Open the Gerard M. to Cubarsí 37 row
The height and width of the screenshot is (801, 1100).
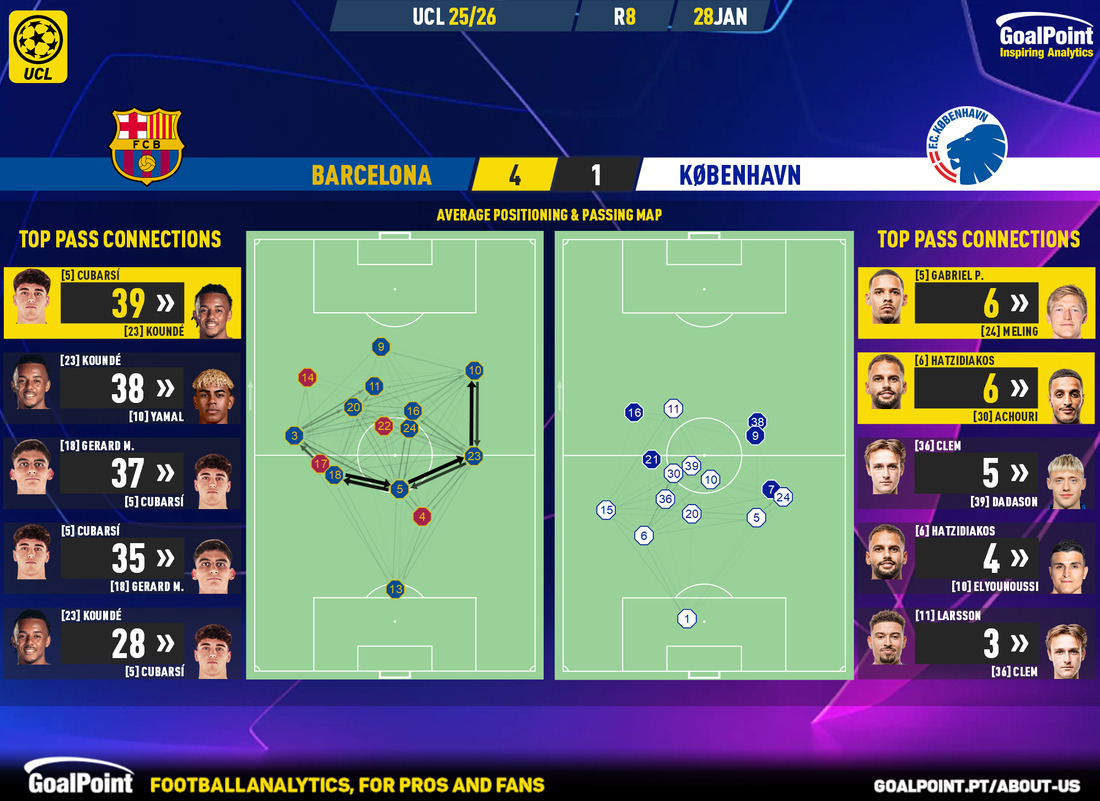[122, 473]
